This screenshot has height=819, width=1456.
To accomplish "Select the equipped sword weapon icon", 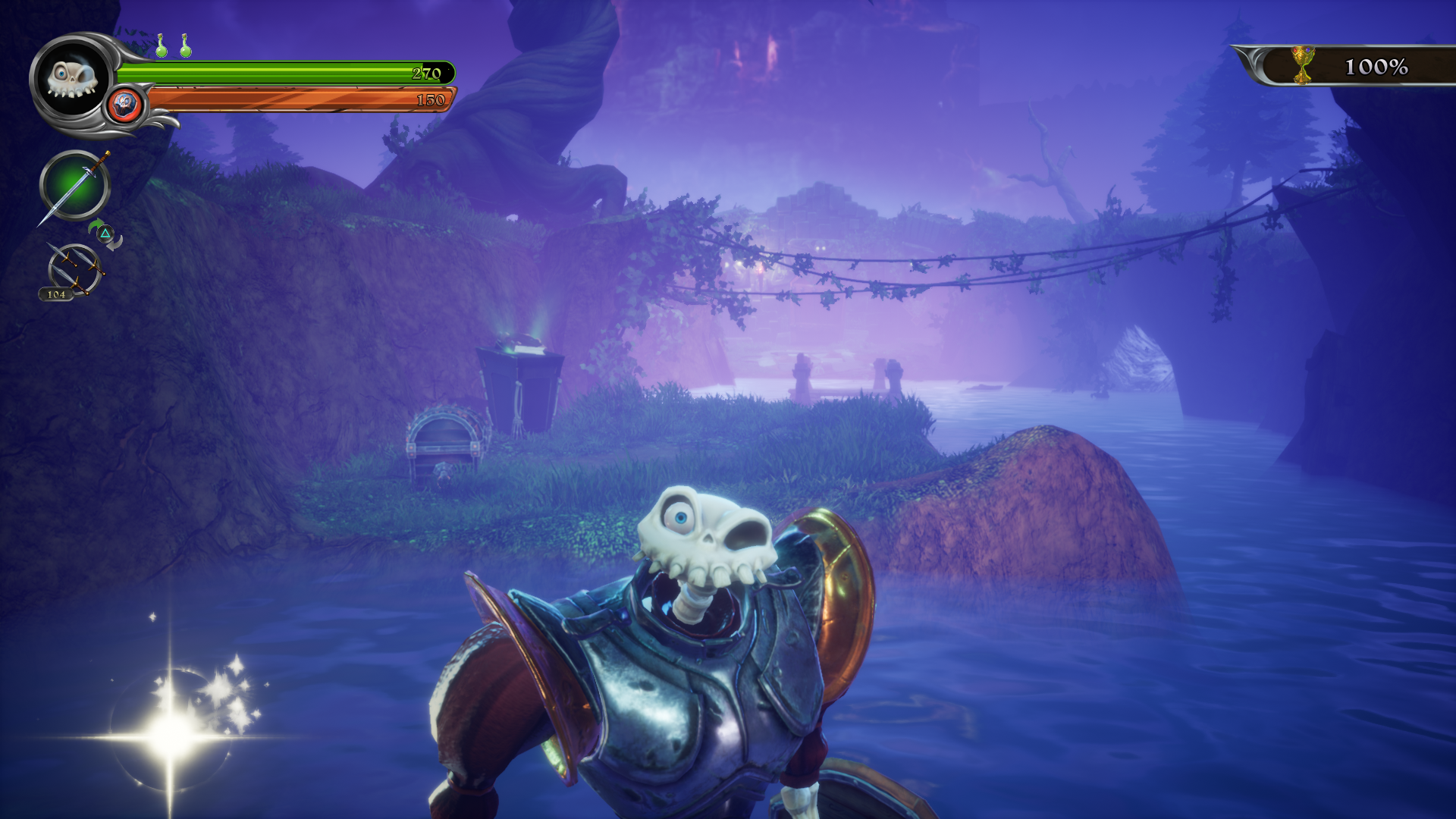I will click(x=74, y=185).
